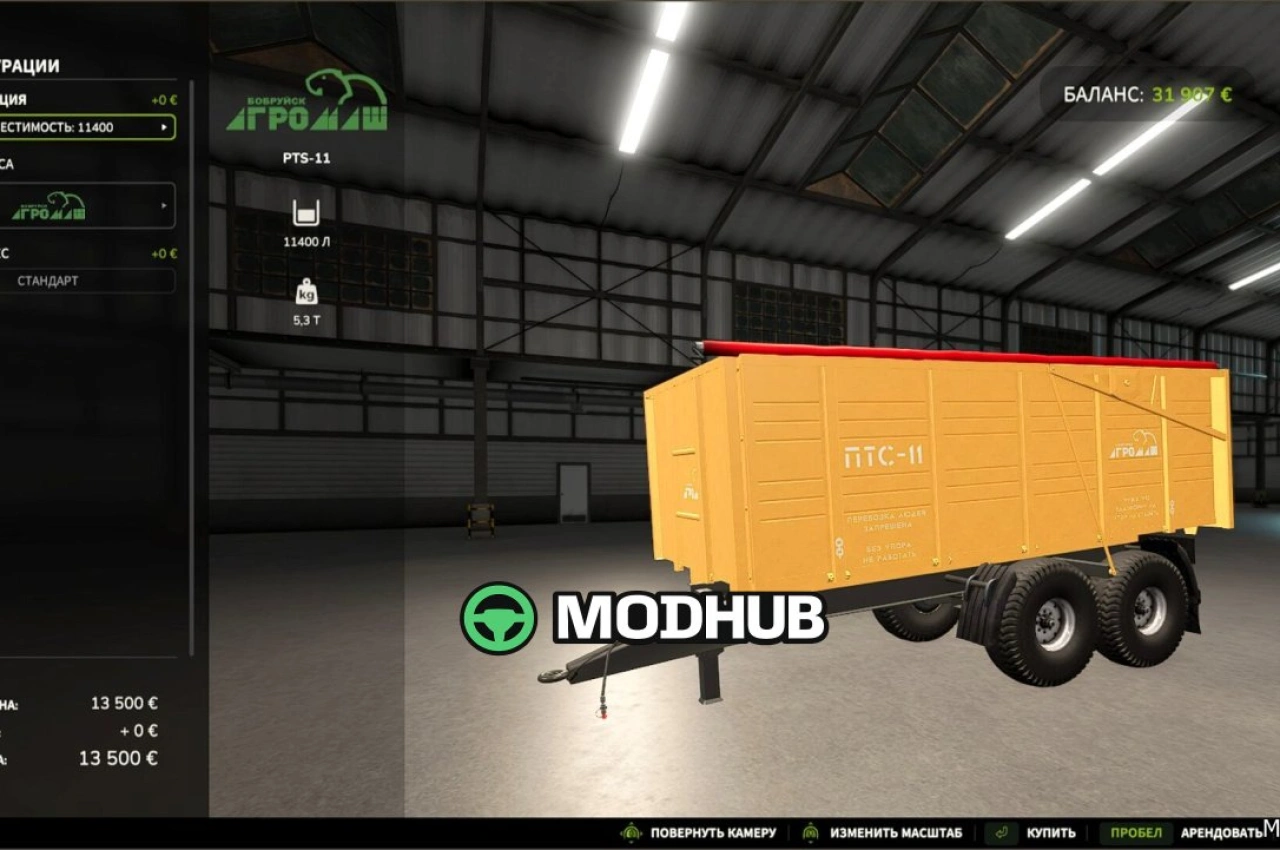Click the КОНФИГУРАЦИИ panel header
This screenshot has height=850, width=1280.
tap(30, 65)
